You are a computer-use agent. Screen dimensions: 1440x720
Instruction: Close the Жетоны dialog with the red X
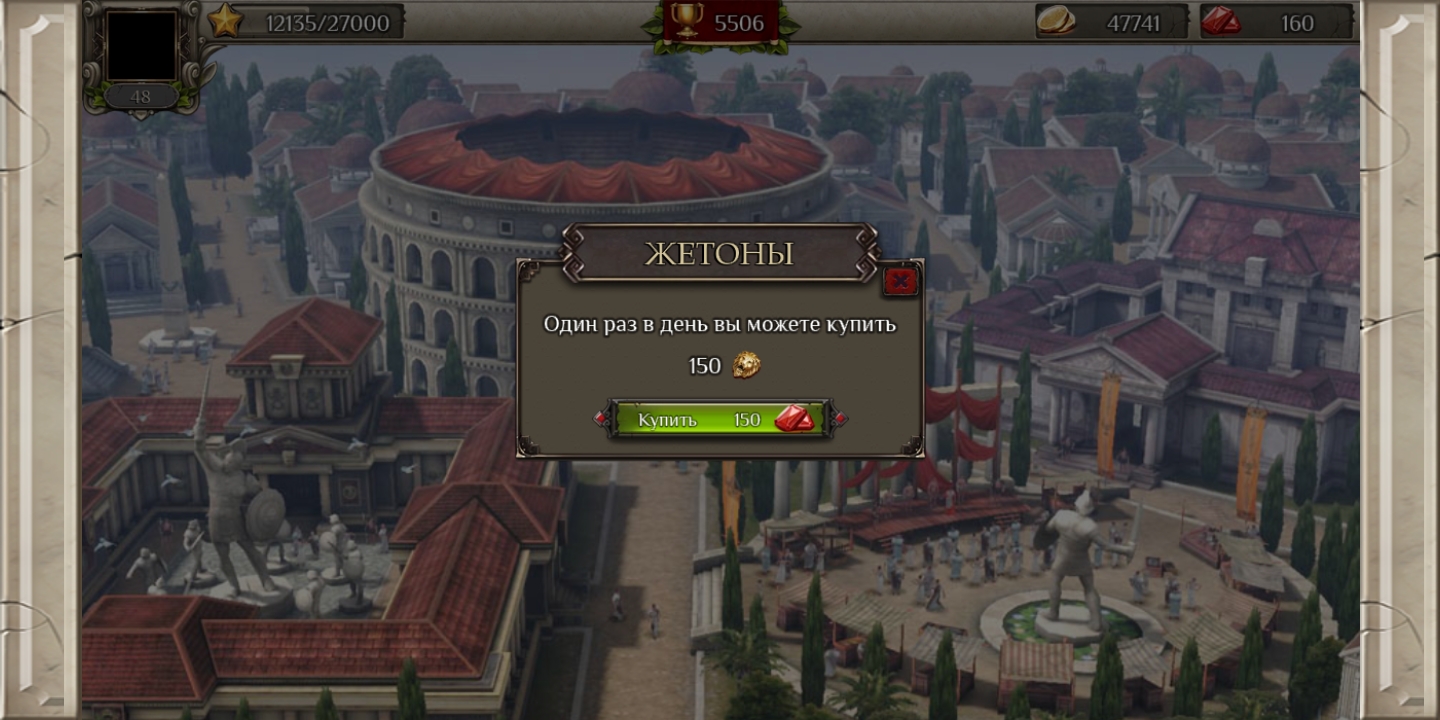click(x=900, y=281)
